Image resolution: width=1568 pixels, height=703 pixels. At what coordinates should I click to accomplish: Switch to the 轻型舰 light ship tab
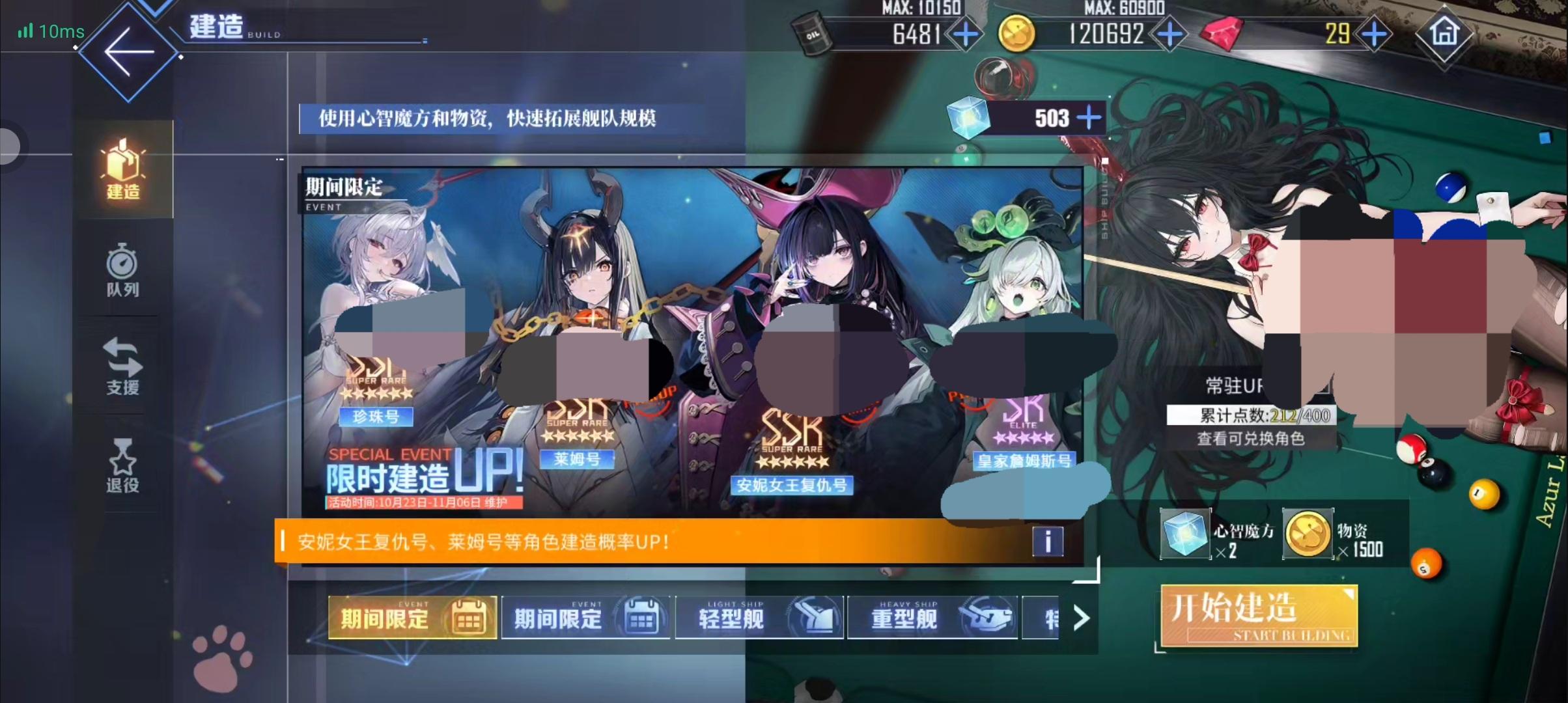pyautogui.click(x=759, y=617)
